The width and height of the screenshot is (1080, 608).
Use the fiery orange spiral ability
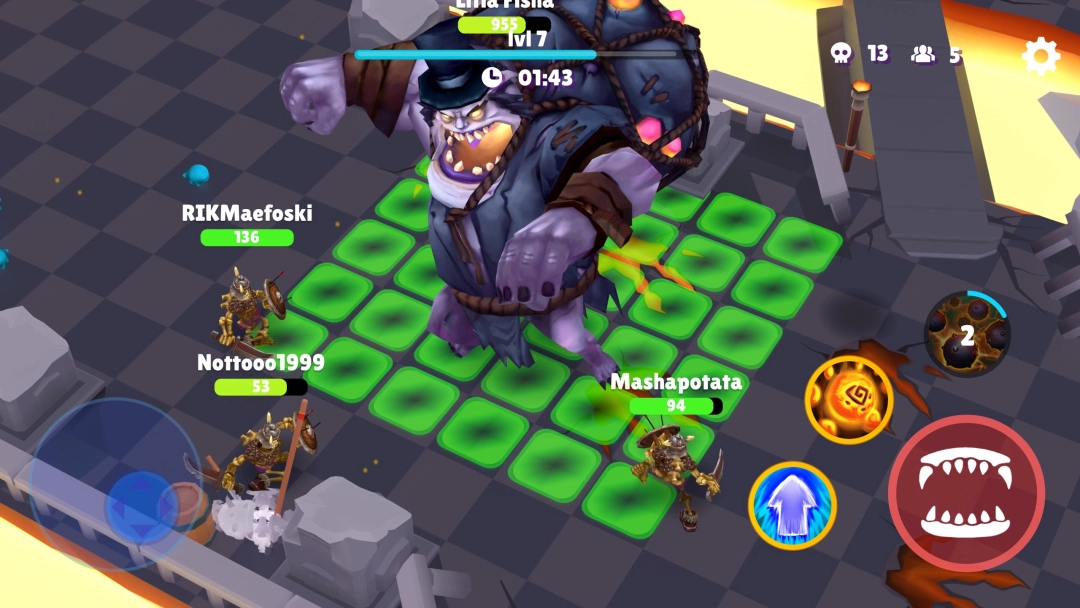[849, 400]
